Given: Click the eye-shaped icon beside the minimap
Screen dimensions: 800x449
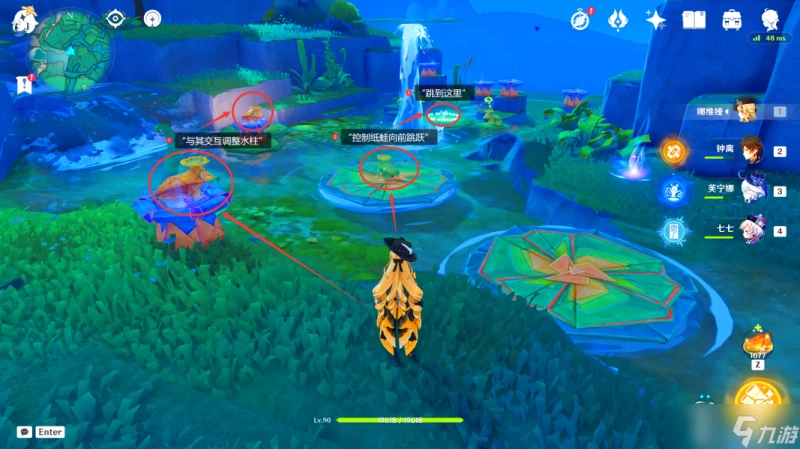Looking at the screenshot, I should click(116, 18).
